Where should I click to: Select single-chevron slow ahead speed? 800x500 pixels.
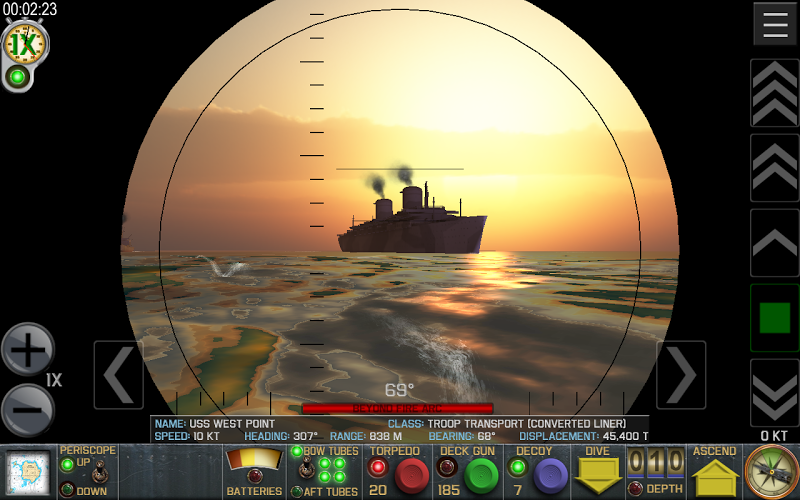775,242
